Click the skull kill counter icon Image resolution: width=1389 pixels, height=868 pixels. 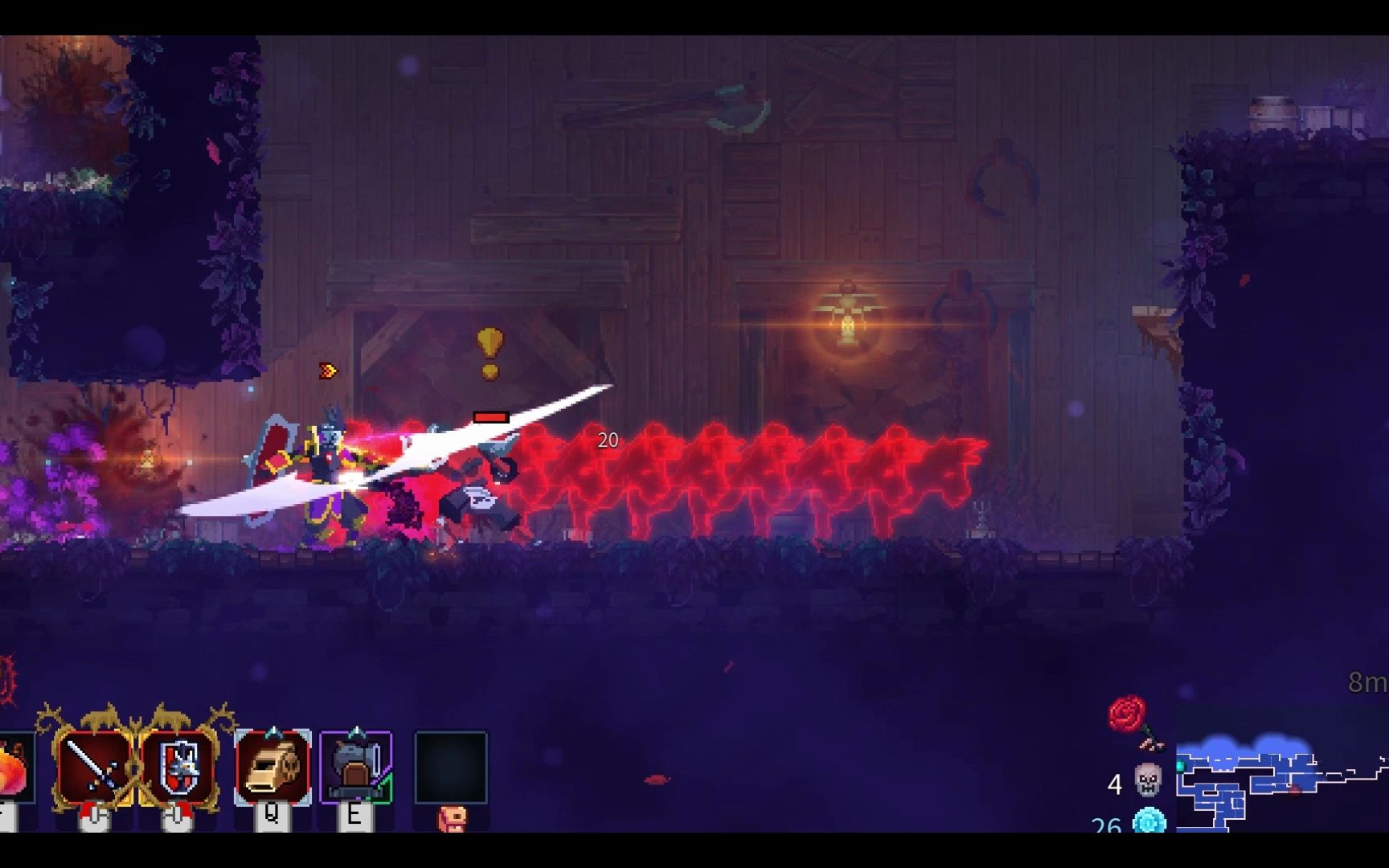coord(1148,780)
